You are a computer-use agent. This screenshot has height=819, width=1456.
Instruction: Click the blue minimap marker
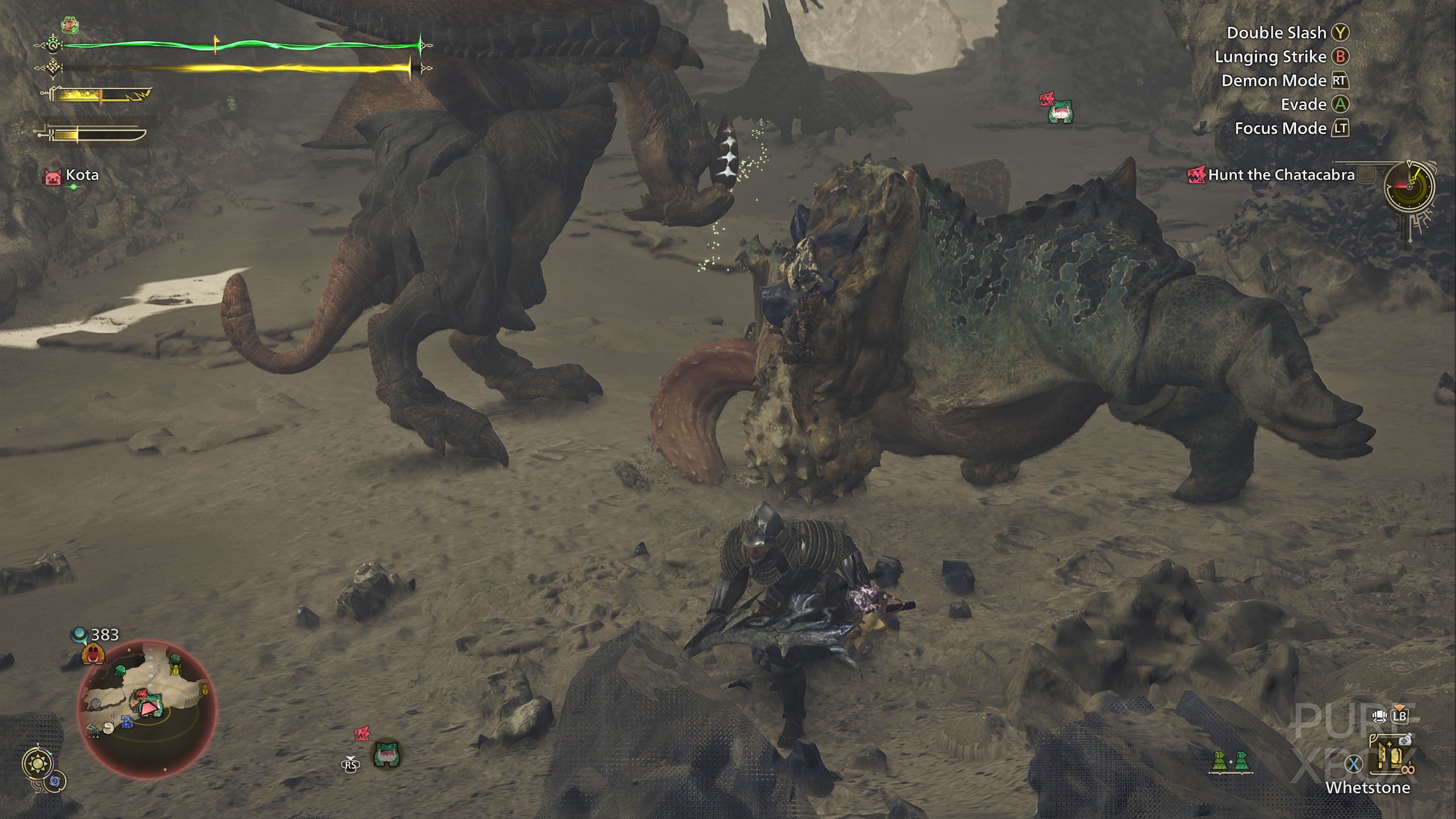pos(126,722)
